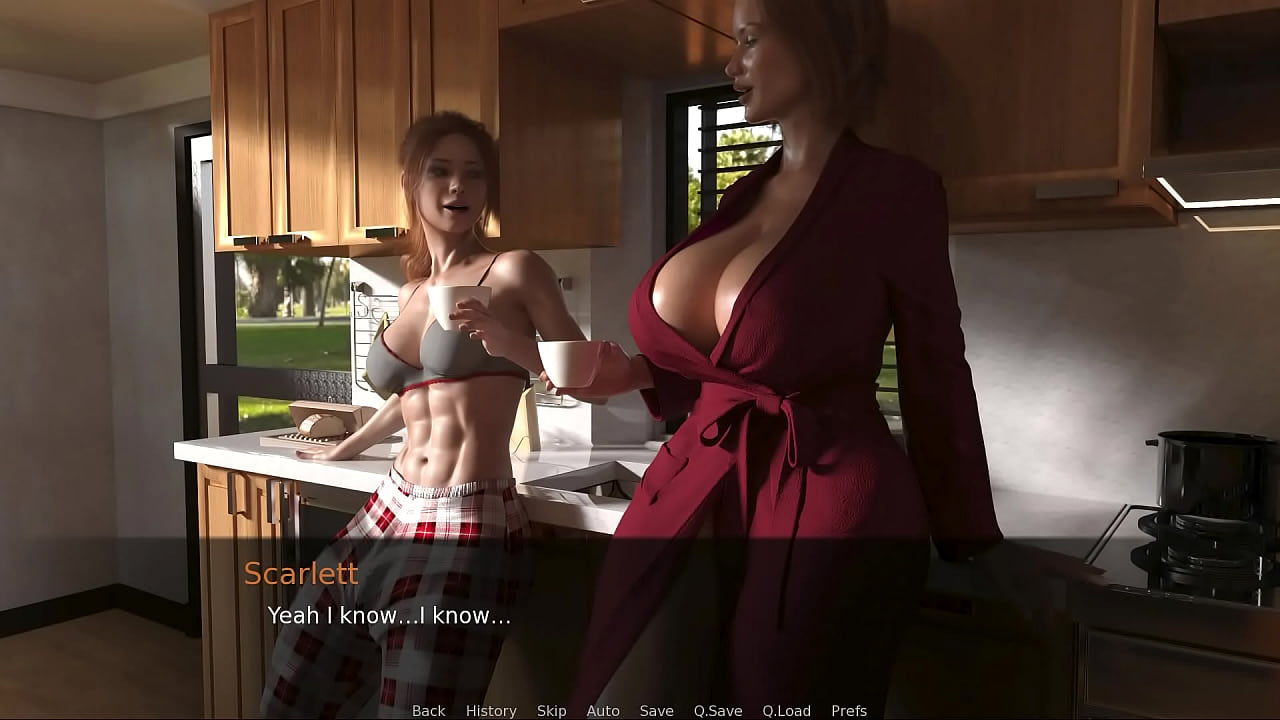Activate Q.Load from the bottom bar
1280x720 pixels.
pyautogui.click(x=786, y=710)
